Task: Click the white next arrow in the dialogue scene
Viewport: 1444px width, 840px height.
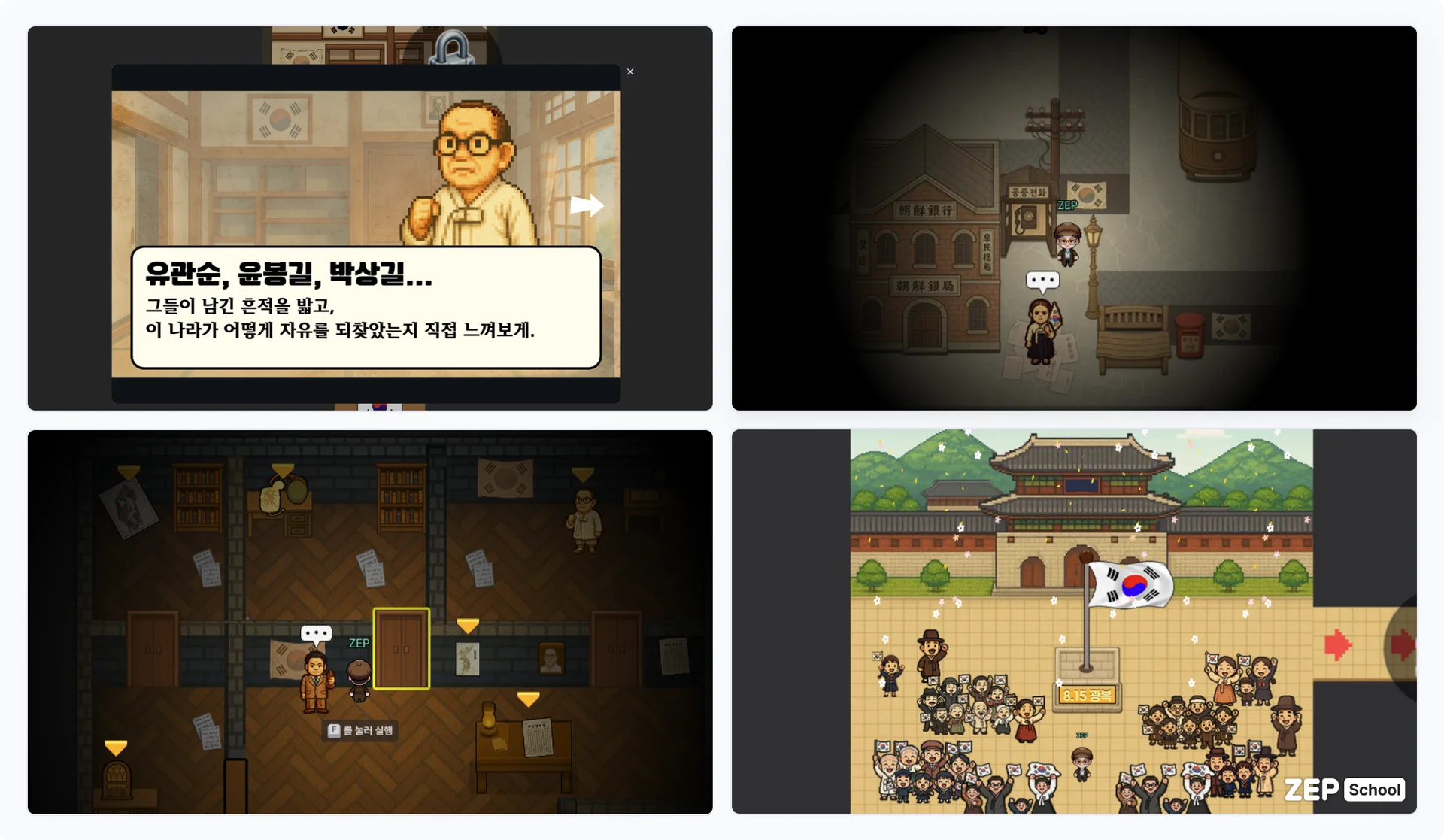Action: tap(588, 204)
